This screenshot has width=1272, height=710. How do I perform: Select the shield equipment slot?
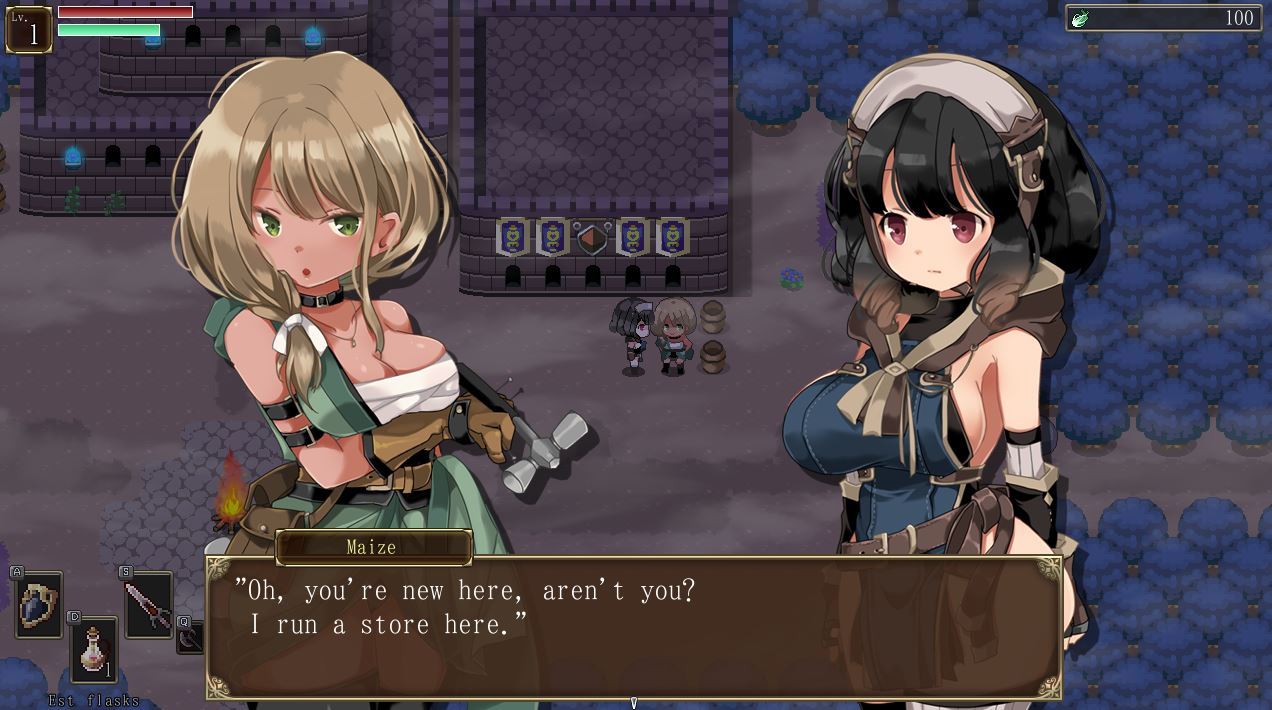click(39, 604)
